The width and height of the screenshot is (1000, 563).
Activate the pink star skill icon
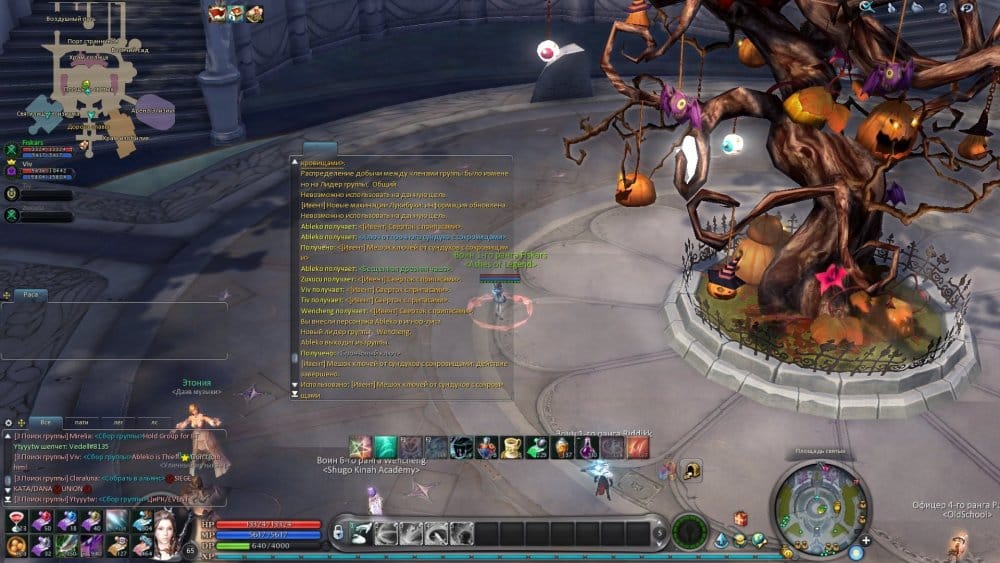point(360,447)
